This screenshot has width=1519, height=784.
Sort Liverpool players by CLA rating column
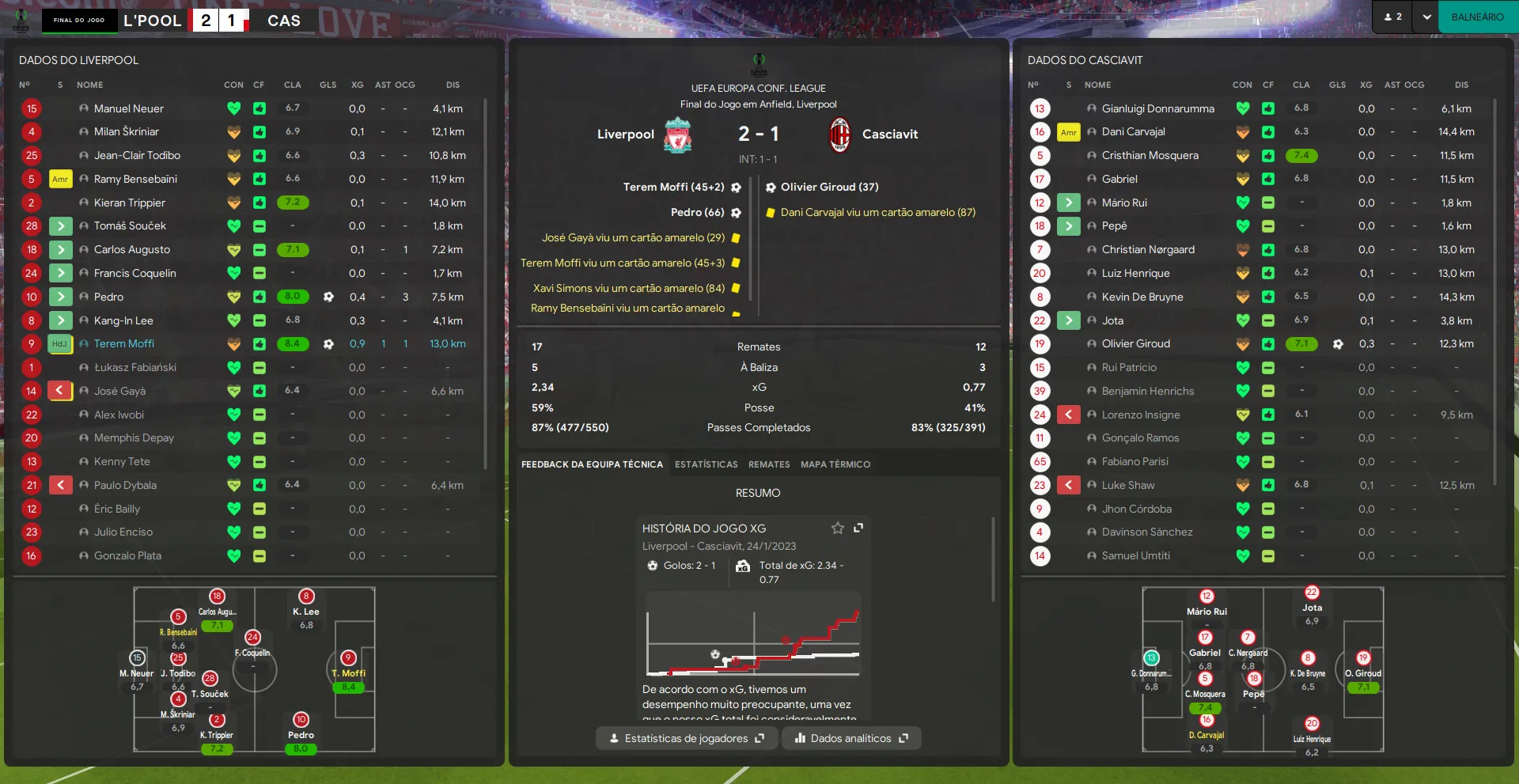coord(292,85)
